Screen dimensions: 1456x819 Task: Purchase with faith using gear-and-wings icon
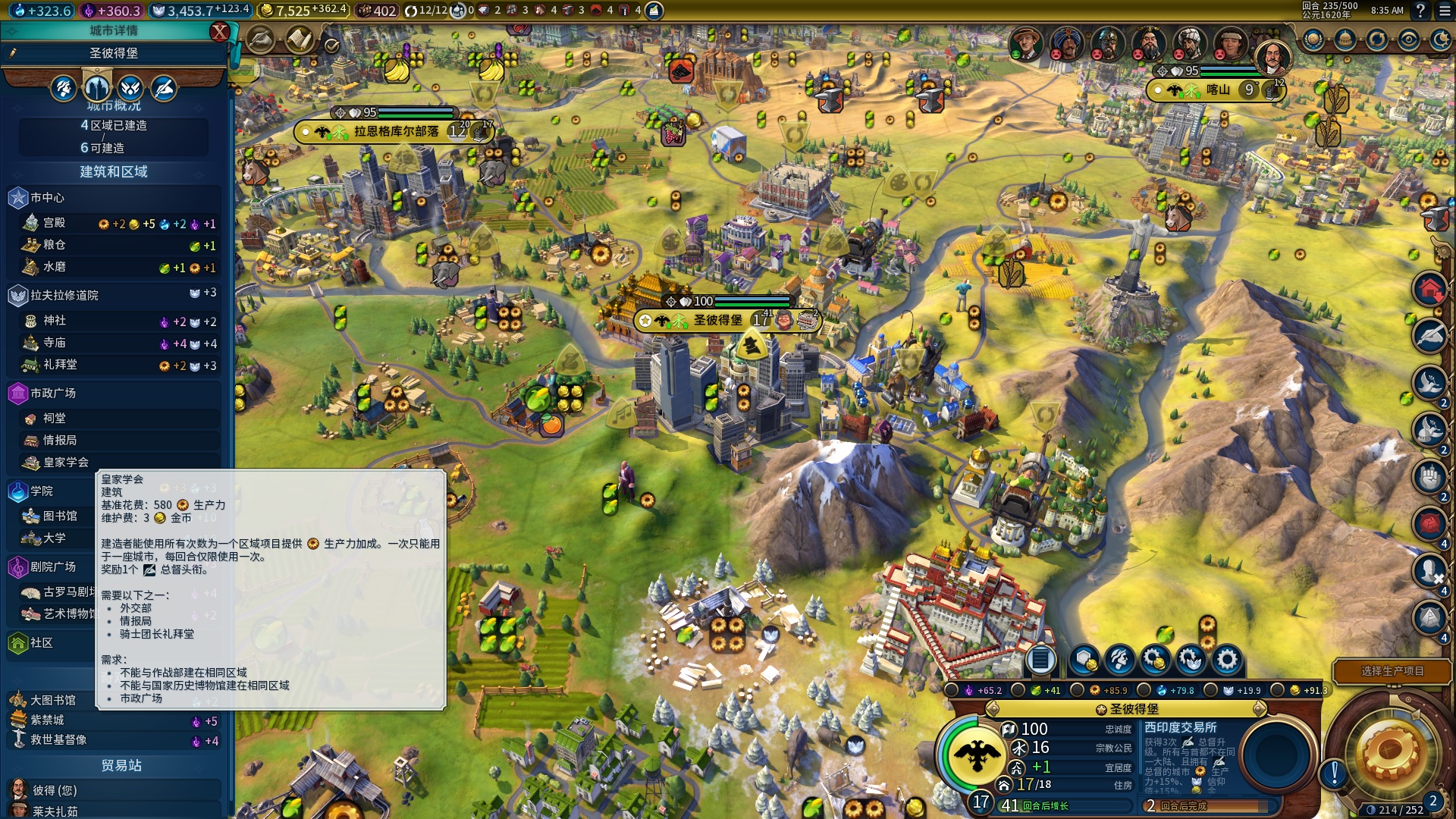[1191, 660]
